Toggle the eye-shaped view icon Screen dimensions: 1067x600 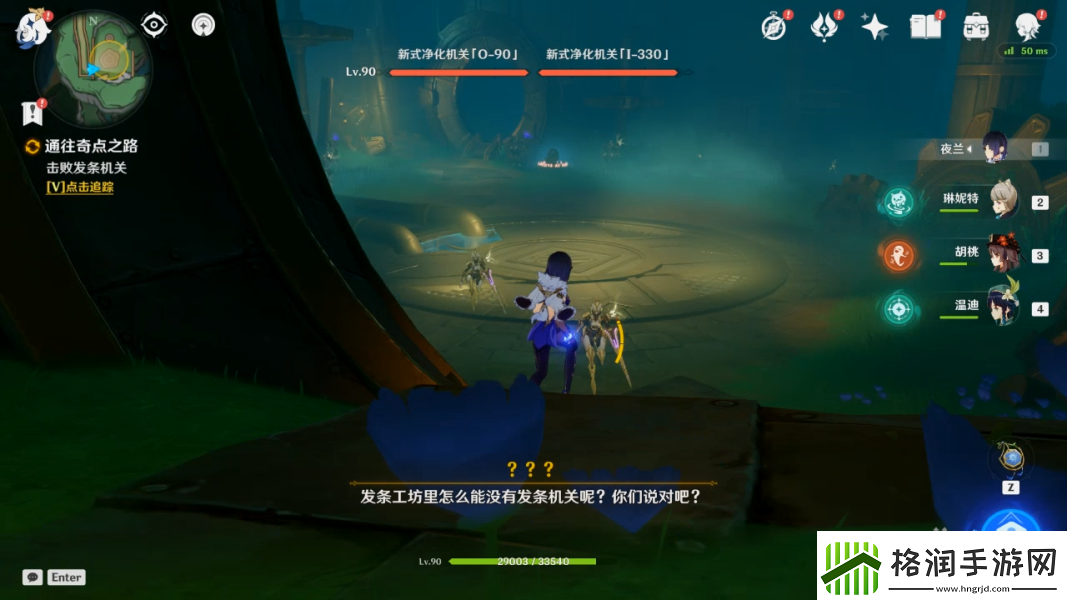coord(153,24)
